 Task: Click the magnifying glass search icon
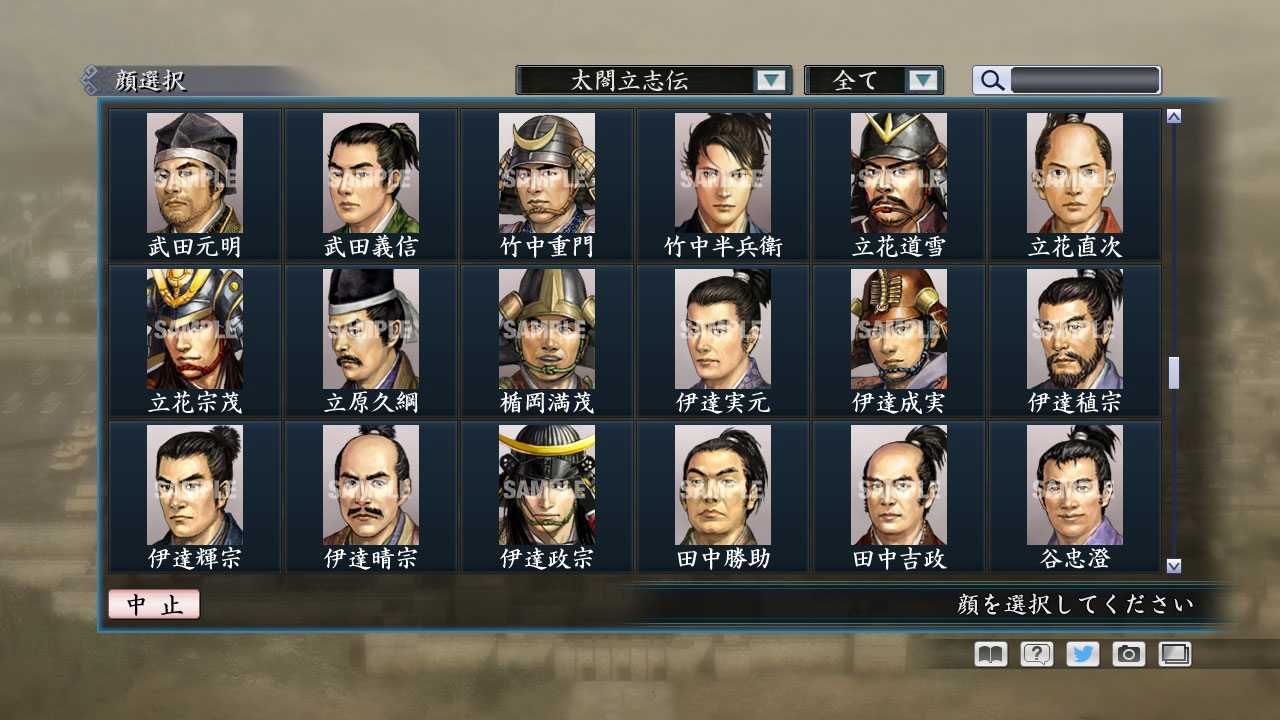(990, 80)
